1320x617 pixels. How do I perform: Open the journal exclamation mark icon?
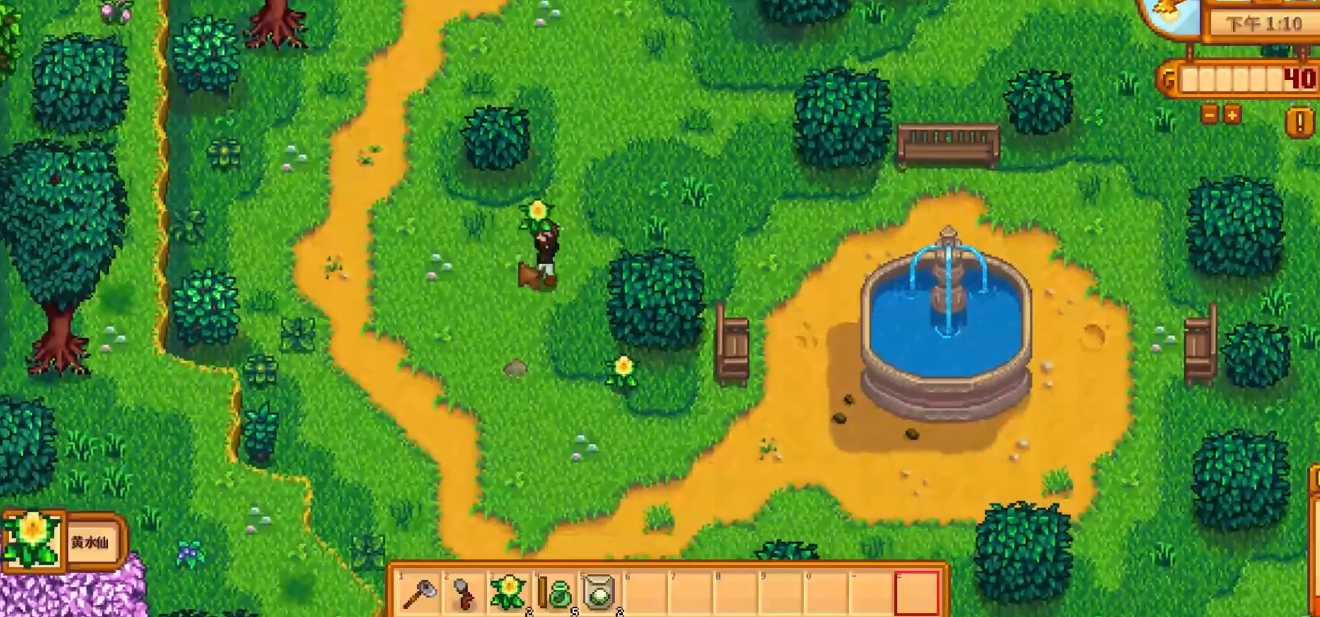[x=1299, y=123]
